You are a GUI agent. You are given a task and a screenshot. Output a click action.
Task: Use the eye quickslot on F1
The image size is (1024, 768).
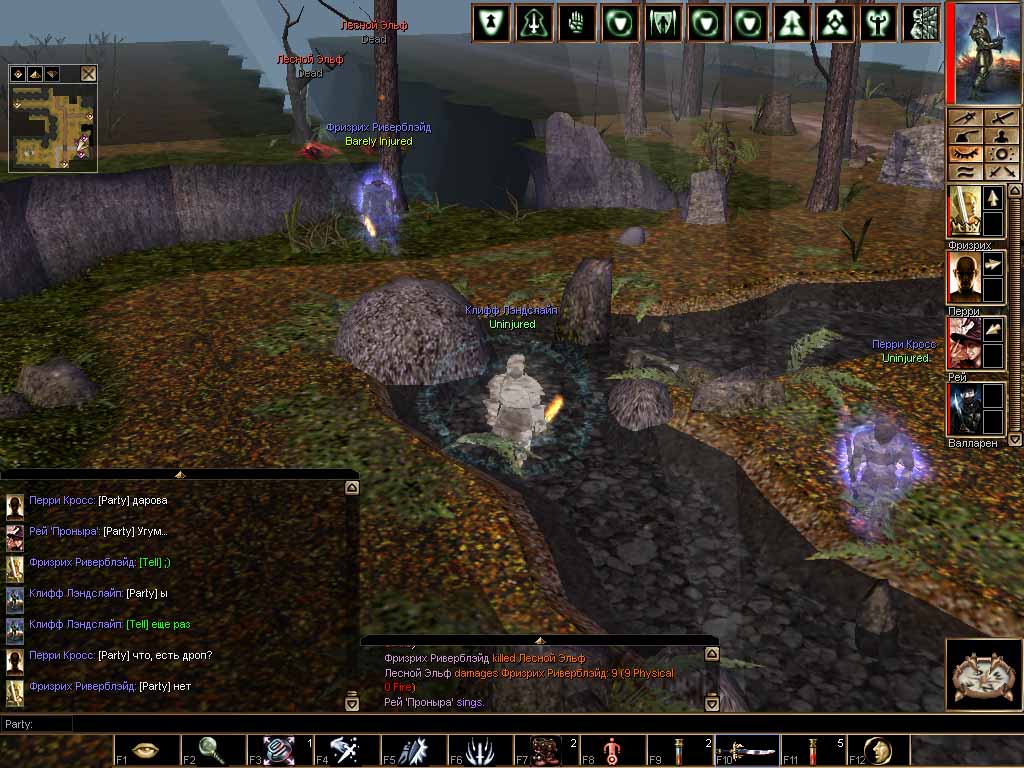(x=146, y=750)
